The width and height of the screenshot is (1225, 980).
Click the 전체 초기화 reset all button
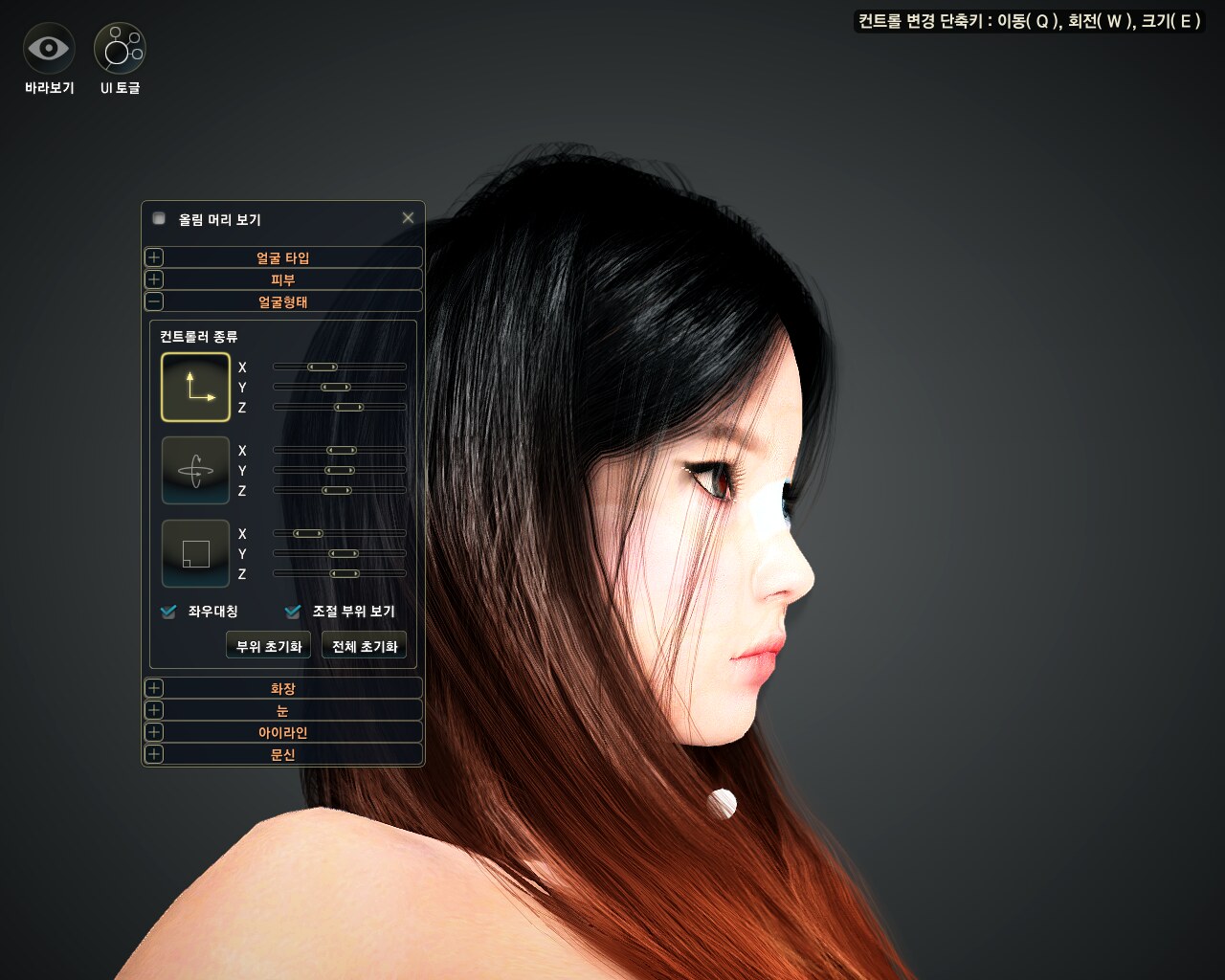coord(364,646)
